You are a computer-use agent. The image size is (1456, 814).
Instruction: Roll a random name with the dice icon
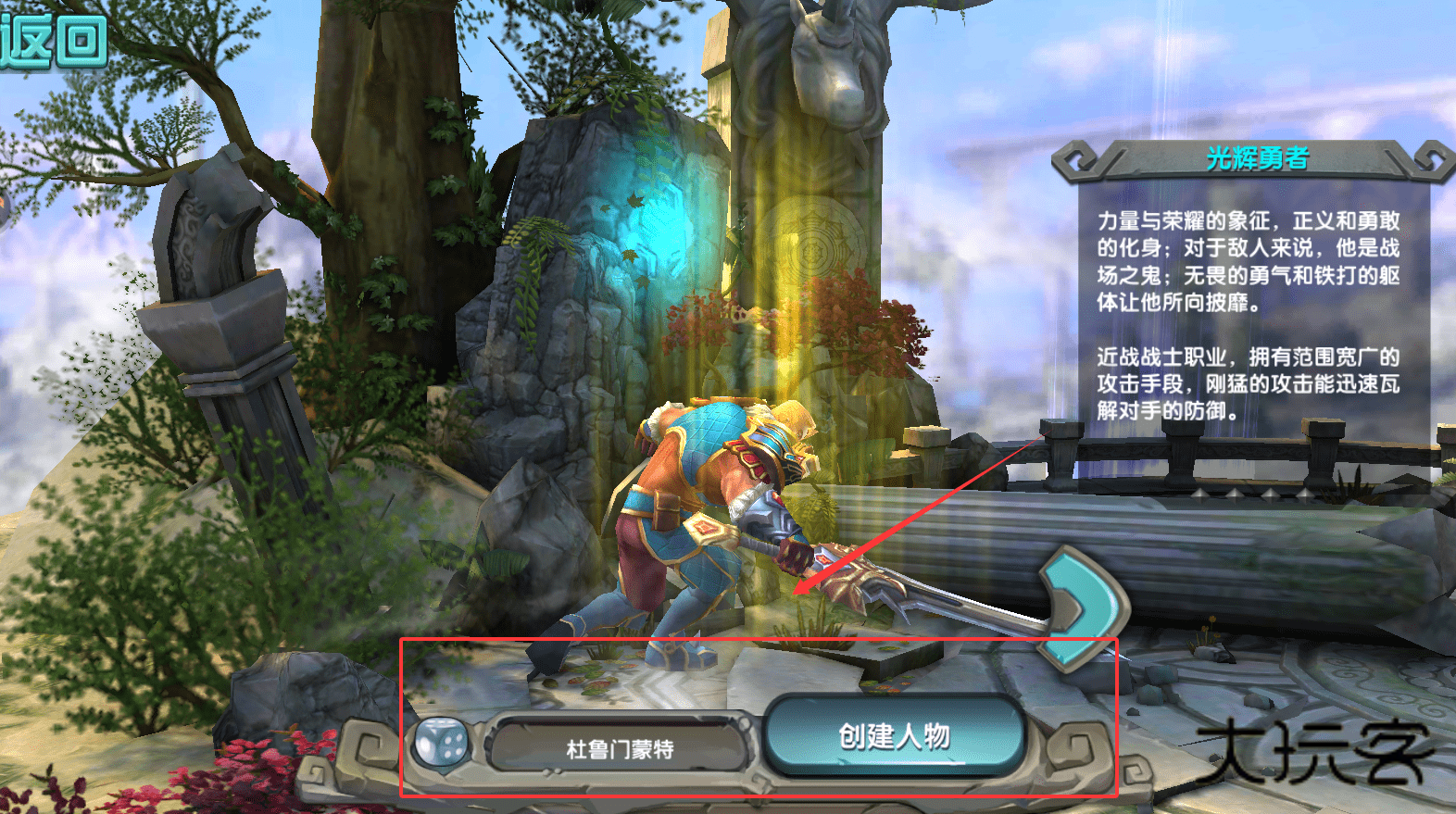point(442,743)
